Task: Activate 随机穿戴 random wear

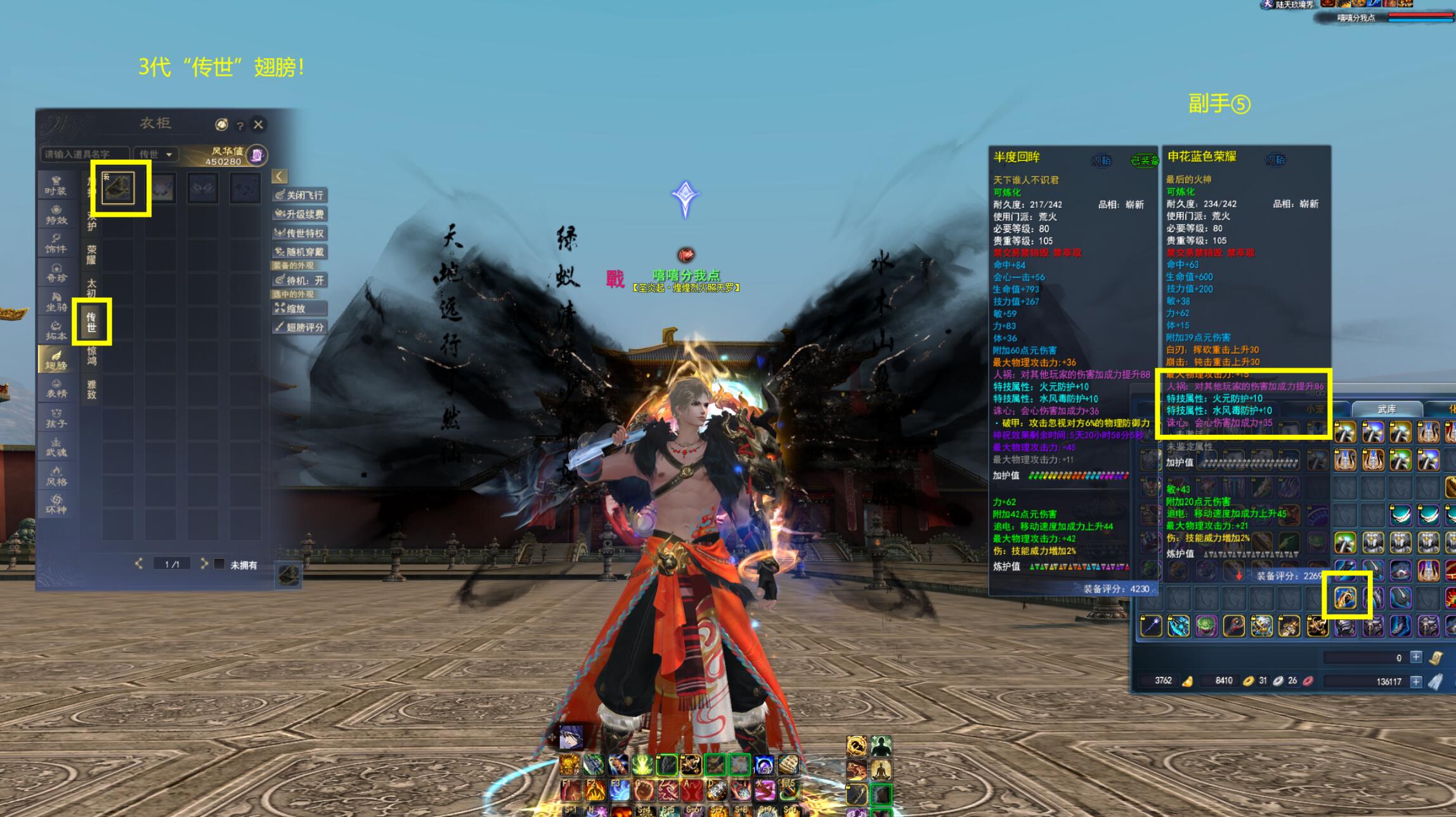Action: pyautogui.click(x=300, y=252)
